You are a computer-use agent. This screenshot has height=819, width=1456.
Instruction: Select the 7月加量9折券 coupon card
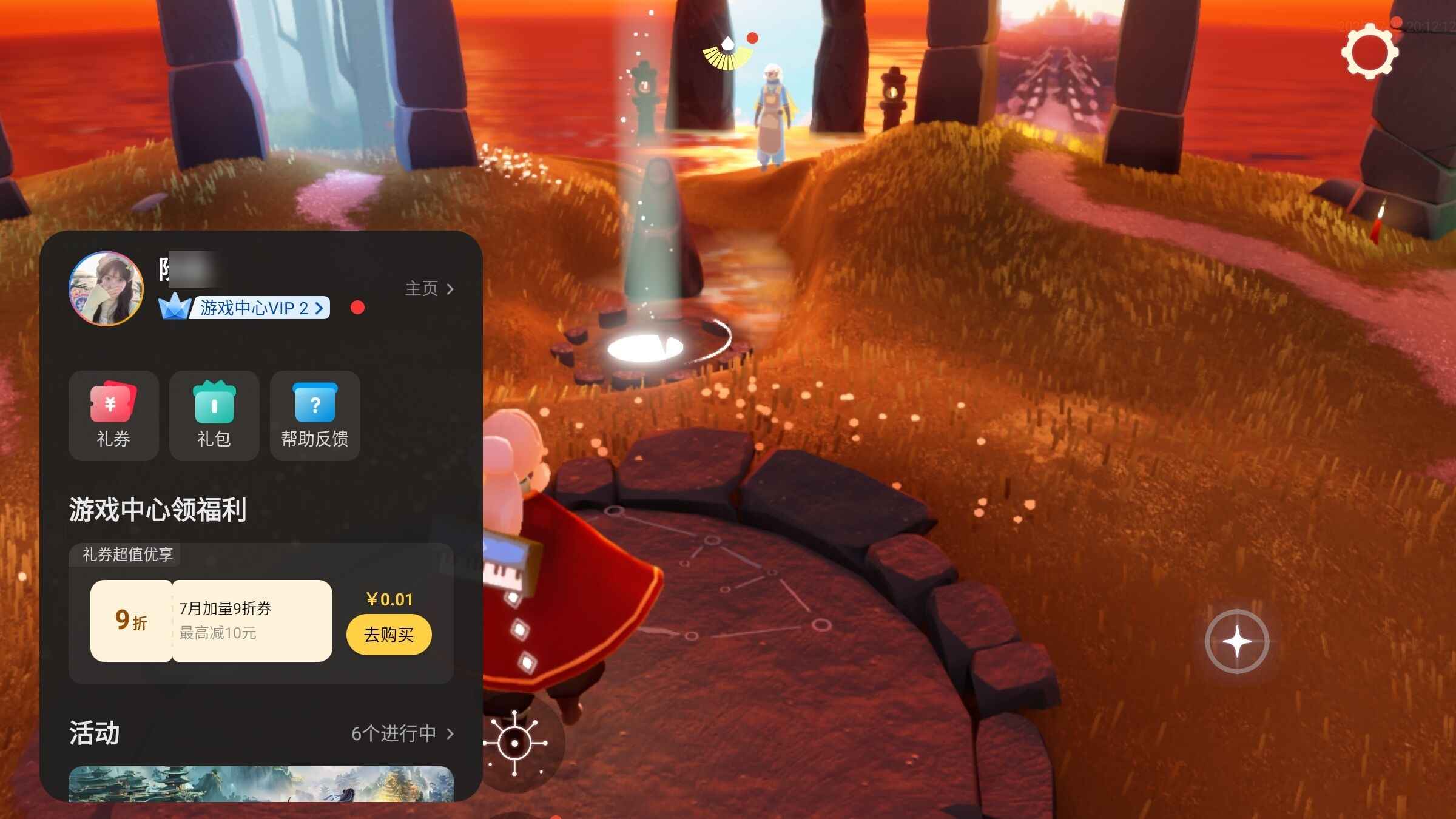click(x=211, y=621)
